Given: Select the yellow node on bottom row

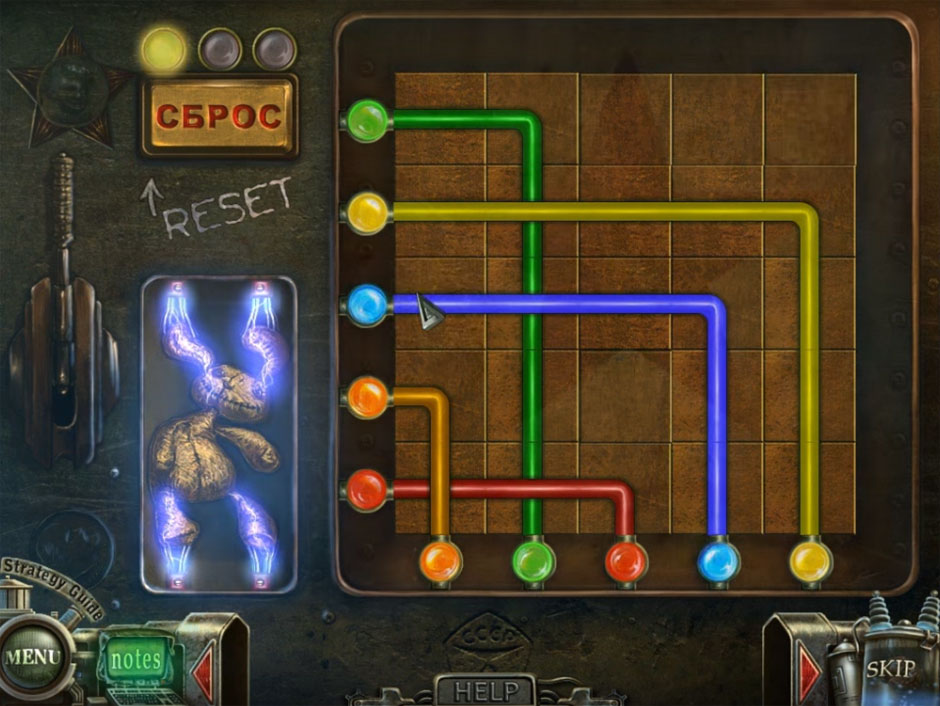Looking at the screenshot, I should pos(810,560).
